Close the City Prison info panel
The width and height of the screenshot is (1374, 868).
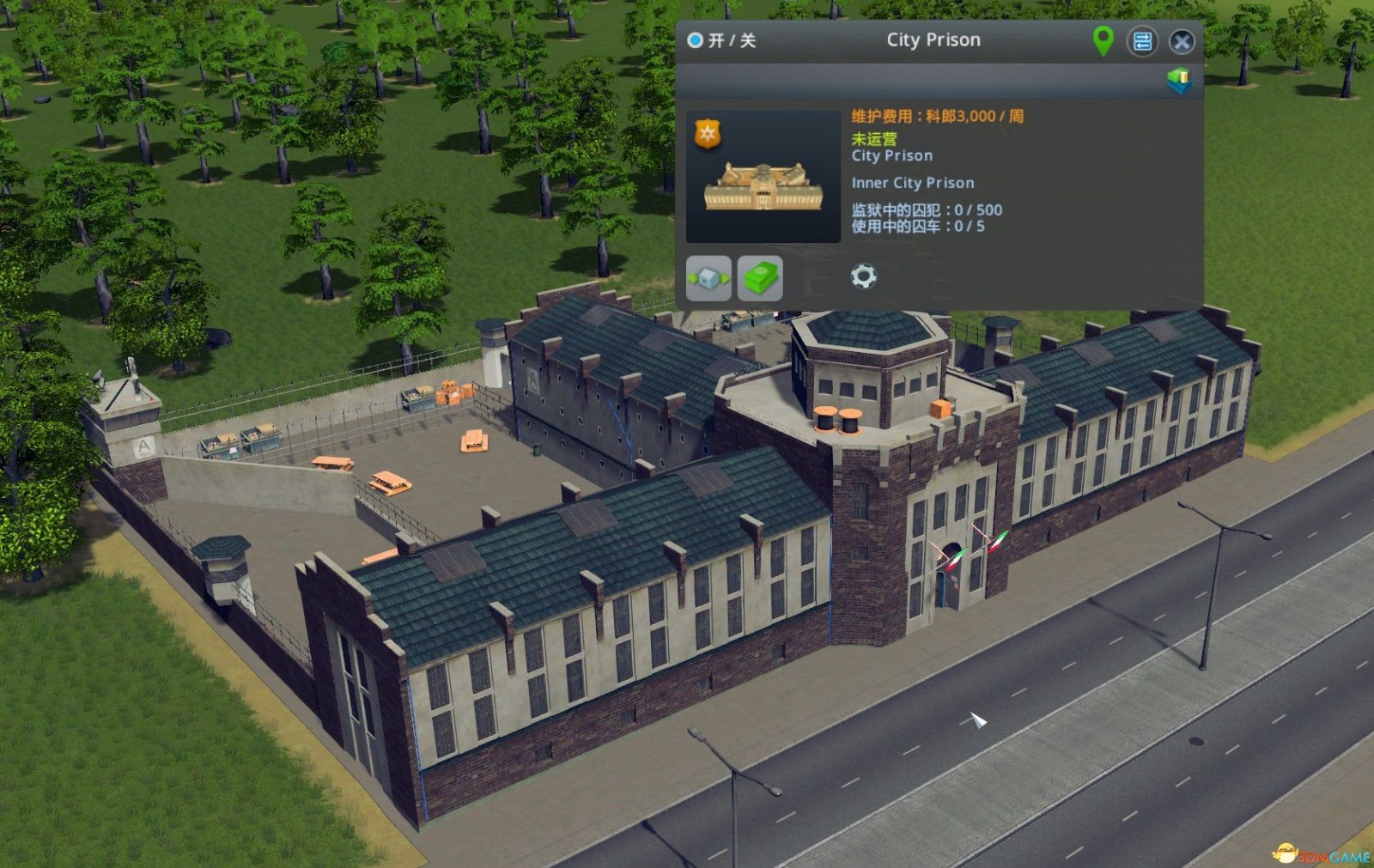[1182, 41]
